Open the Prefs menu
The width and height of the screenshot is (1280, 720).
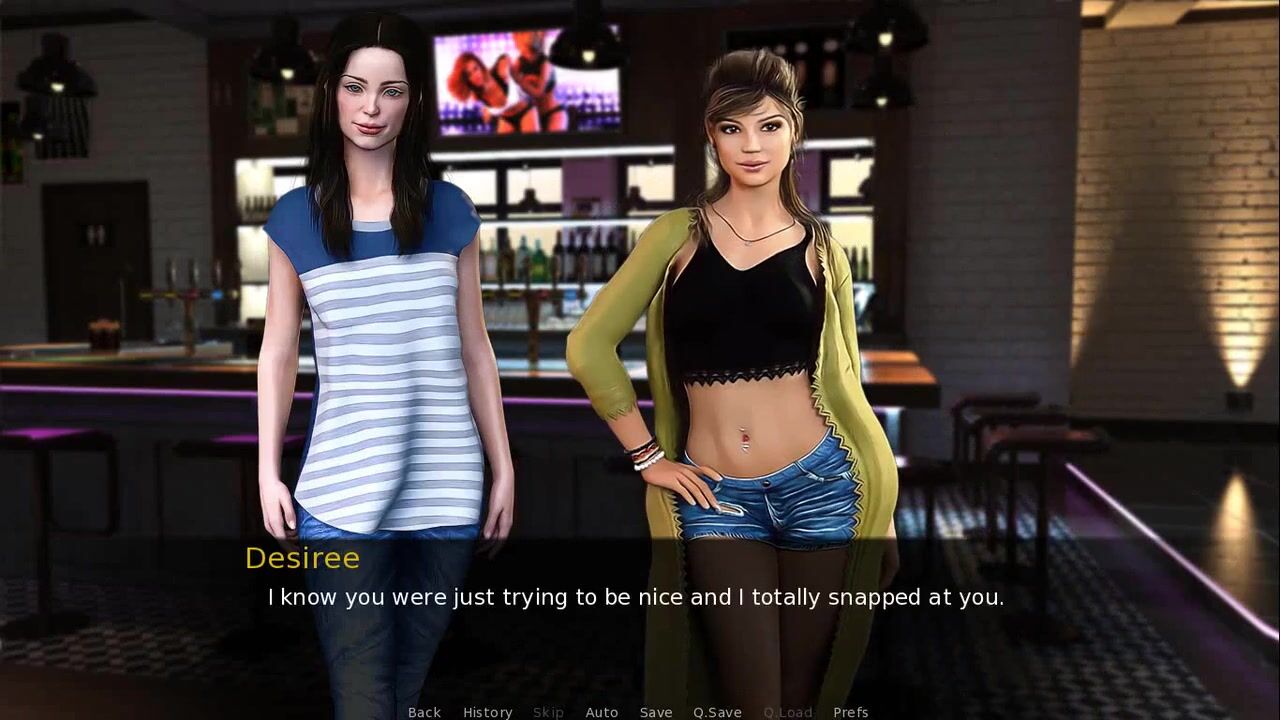(850, 712)
